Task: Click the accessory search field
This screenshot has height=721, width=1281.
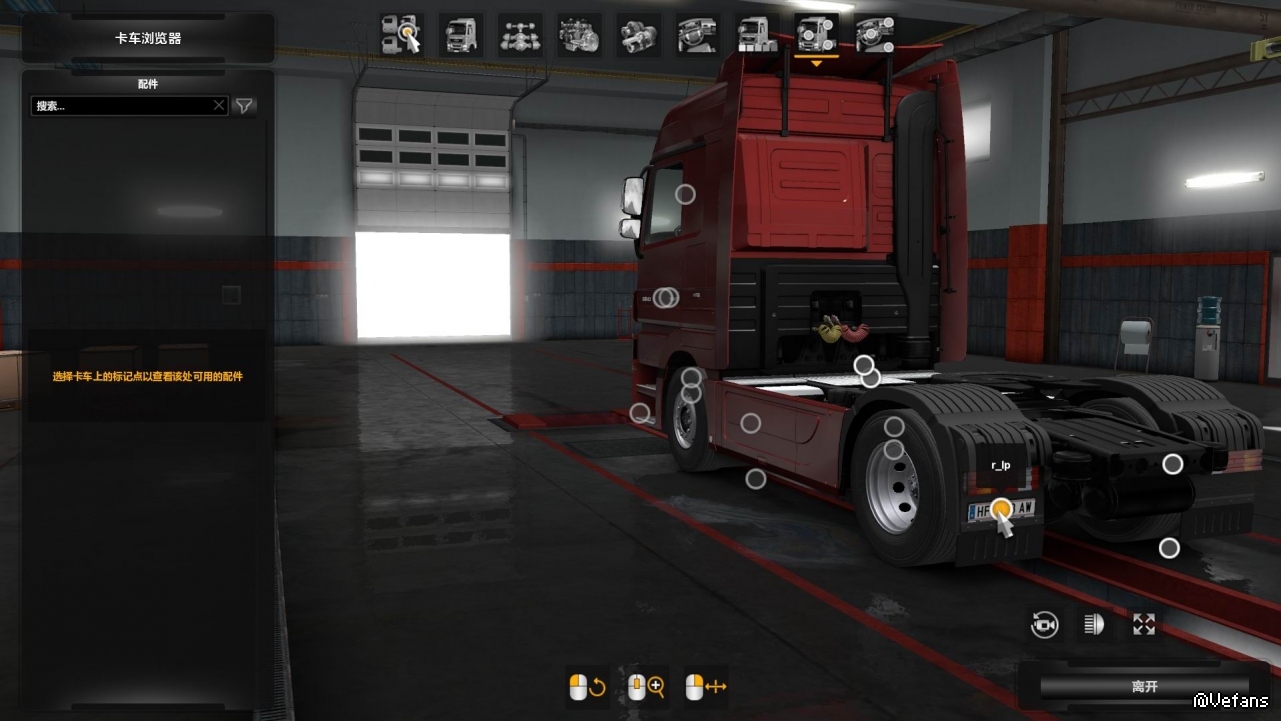Action: 120,106
